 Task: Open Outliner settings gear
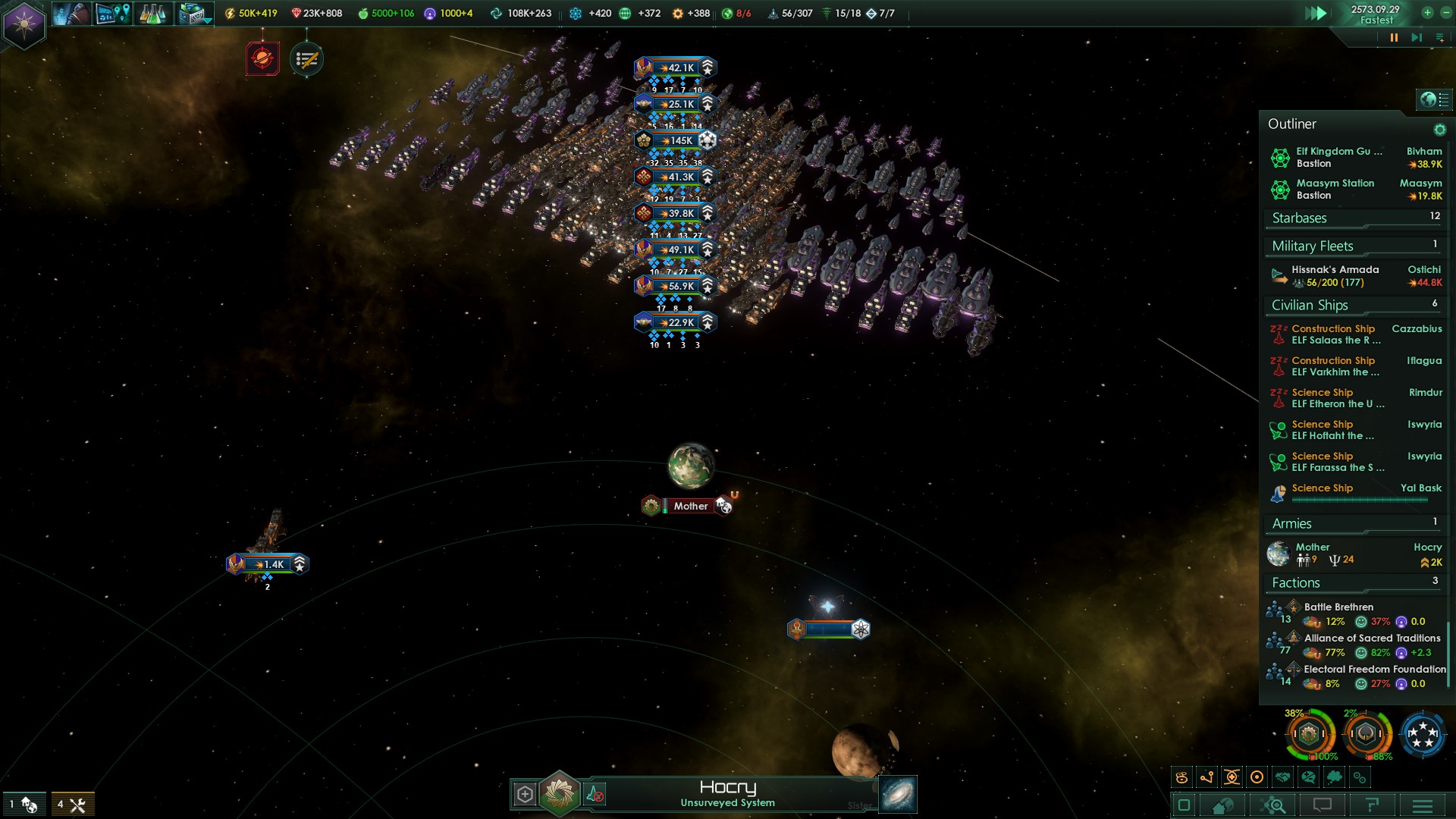(x=1439, y=130)
